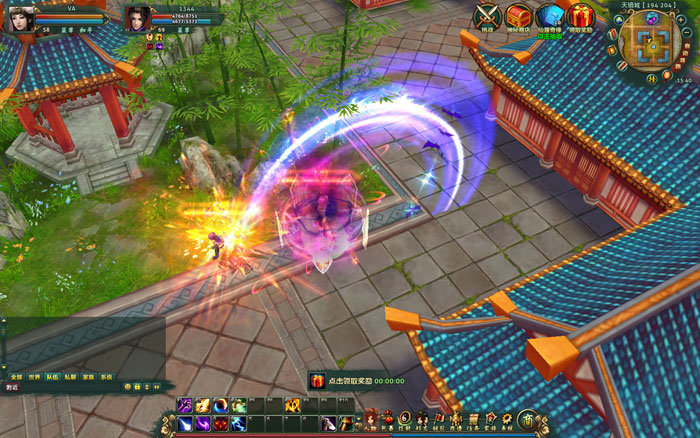Switch chat to the 队伍 tab
The image size is (700, 438).
(x=52, y=376)
